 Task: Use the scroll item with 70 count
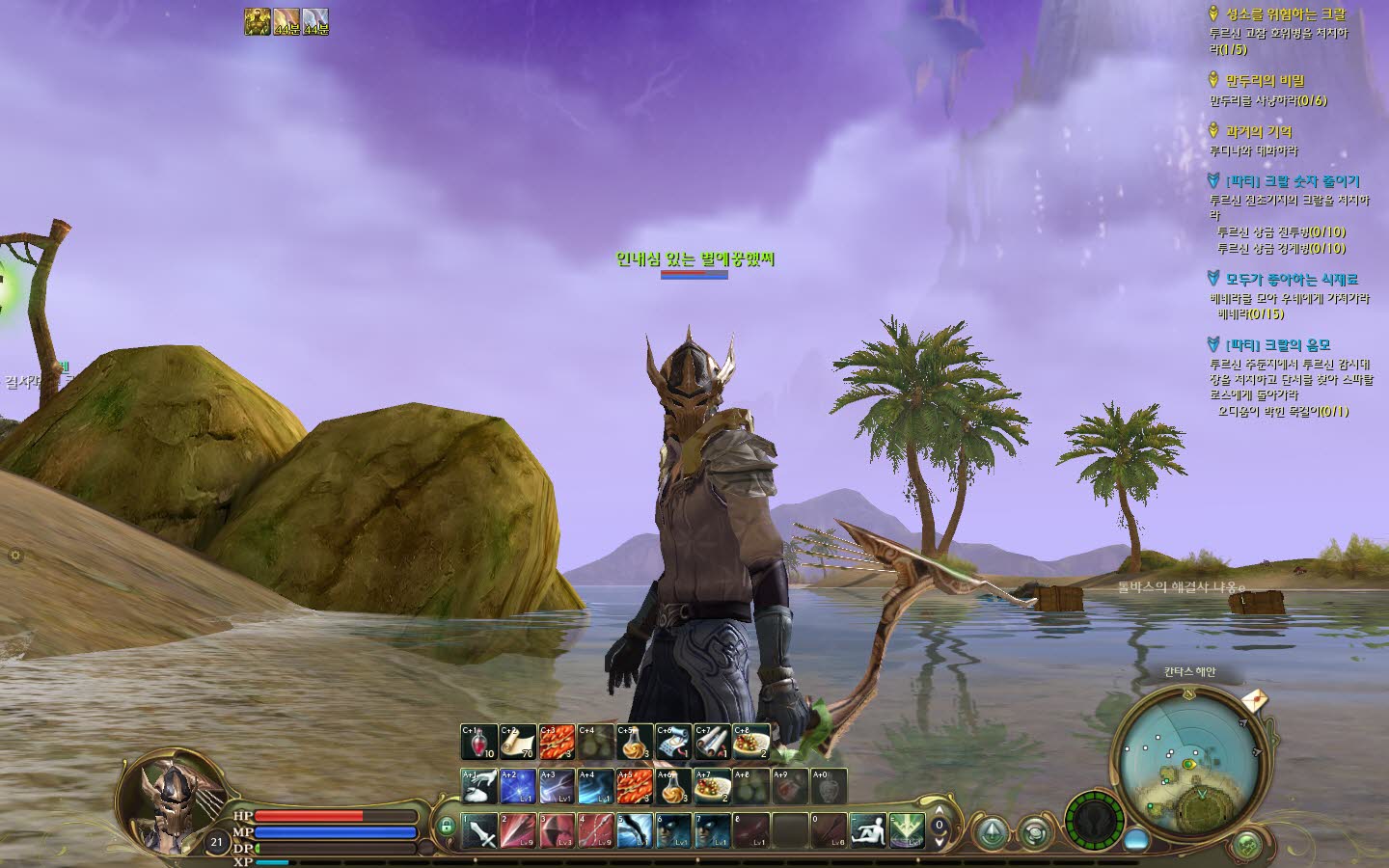[x=518, y=742]
